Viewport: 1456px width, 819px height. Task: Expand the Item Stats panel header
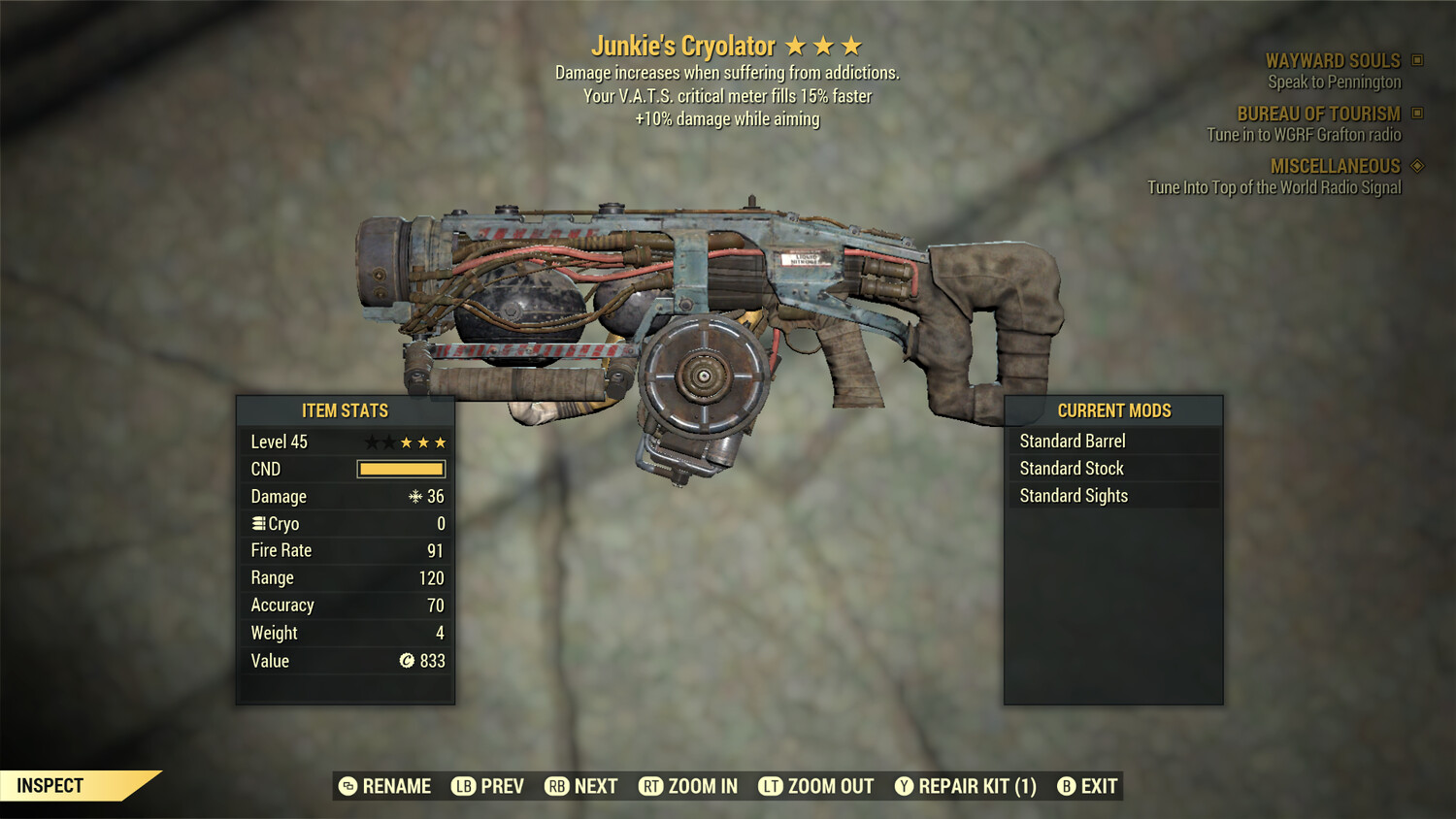(x=344, y=410)
